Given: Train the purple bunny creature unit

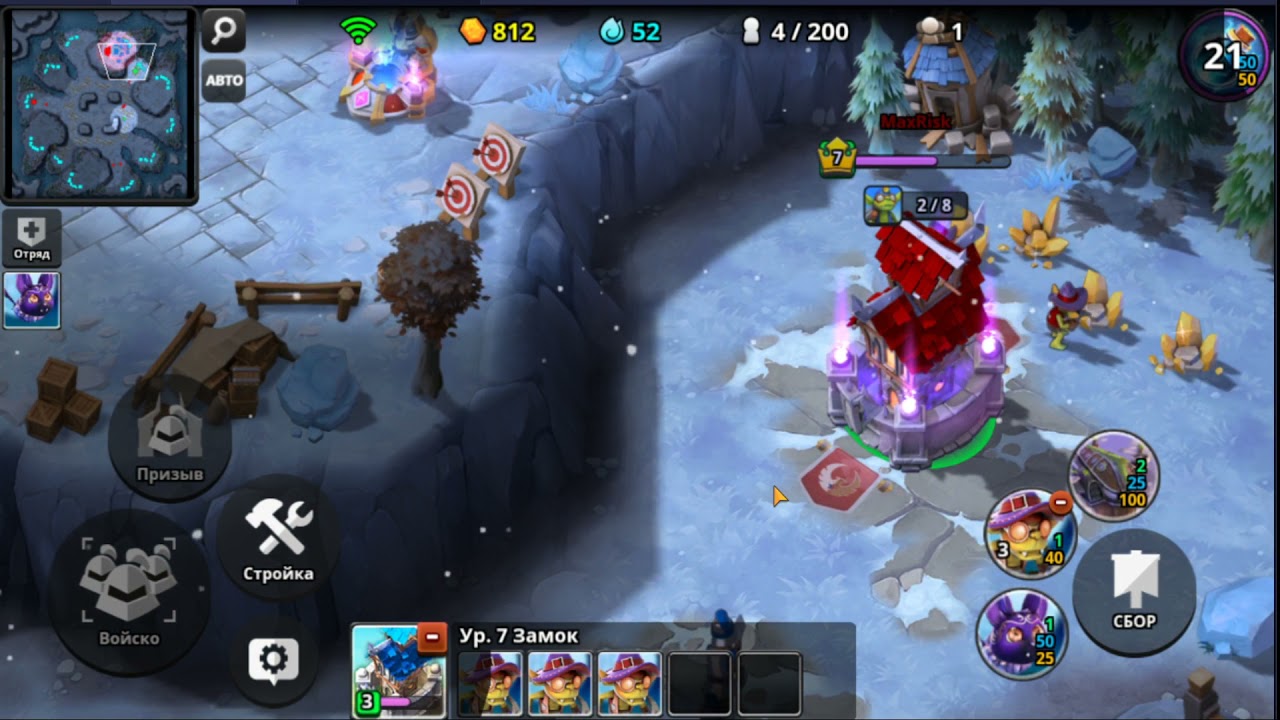Looking at the screenshot, I should pyautogui.click(x=1019, y=635).
